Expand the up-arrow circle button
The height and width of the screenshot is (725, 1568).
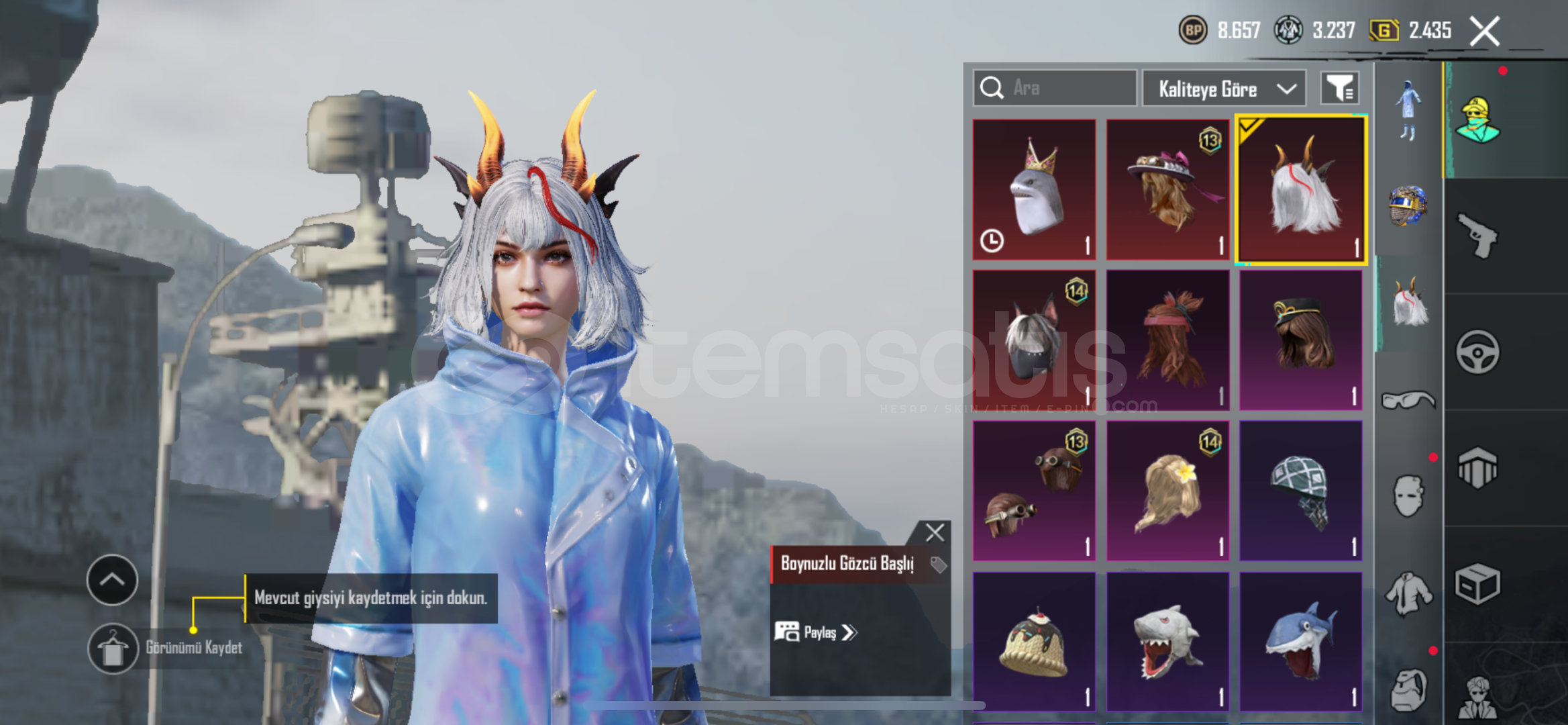pyautogui.click(x=113, y=580)
